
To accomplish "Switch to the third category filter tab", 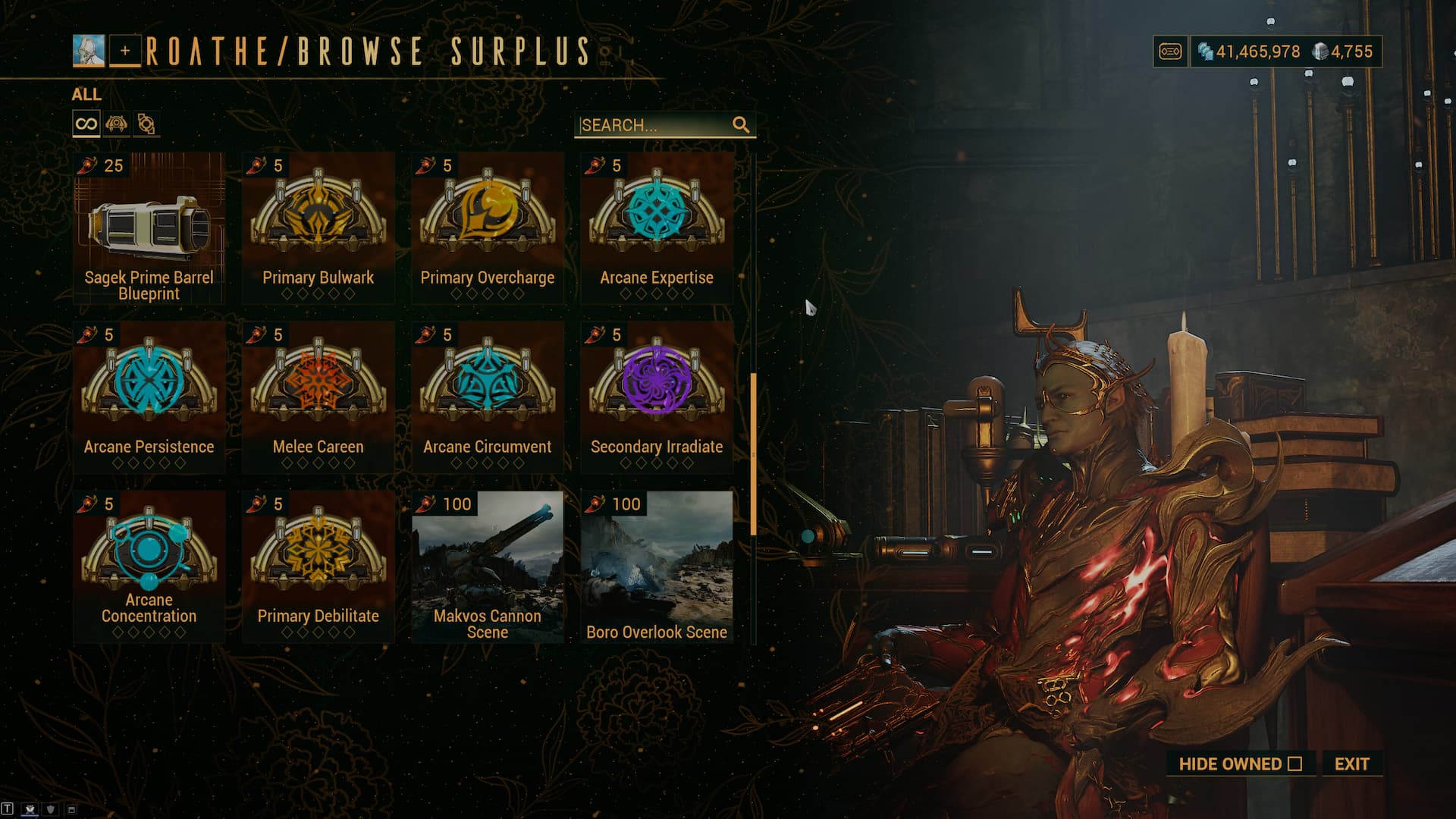I will tap(146, 124).
